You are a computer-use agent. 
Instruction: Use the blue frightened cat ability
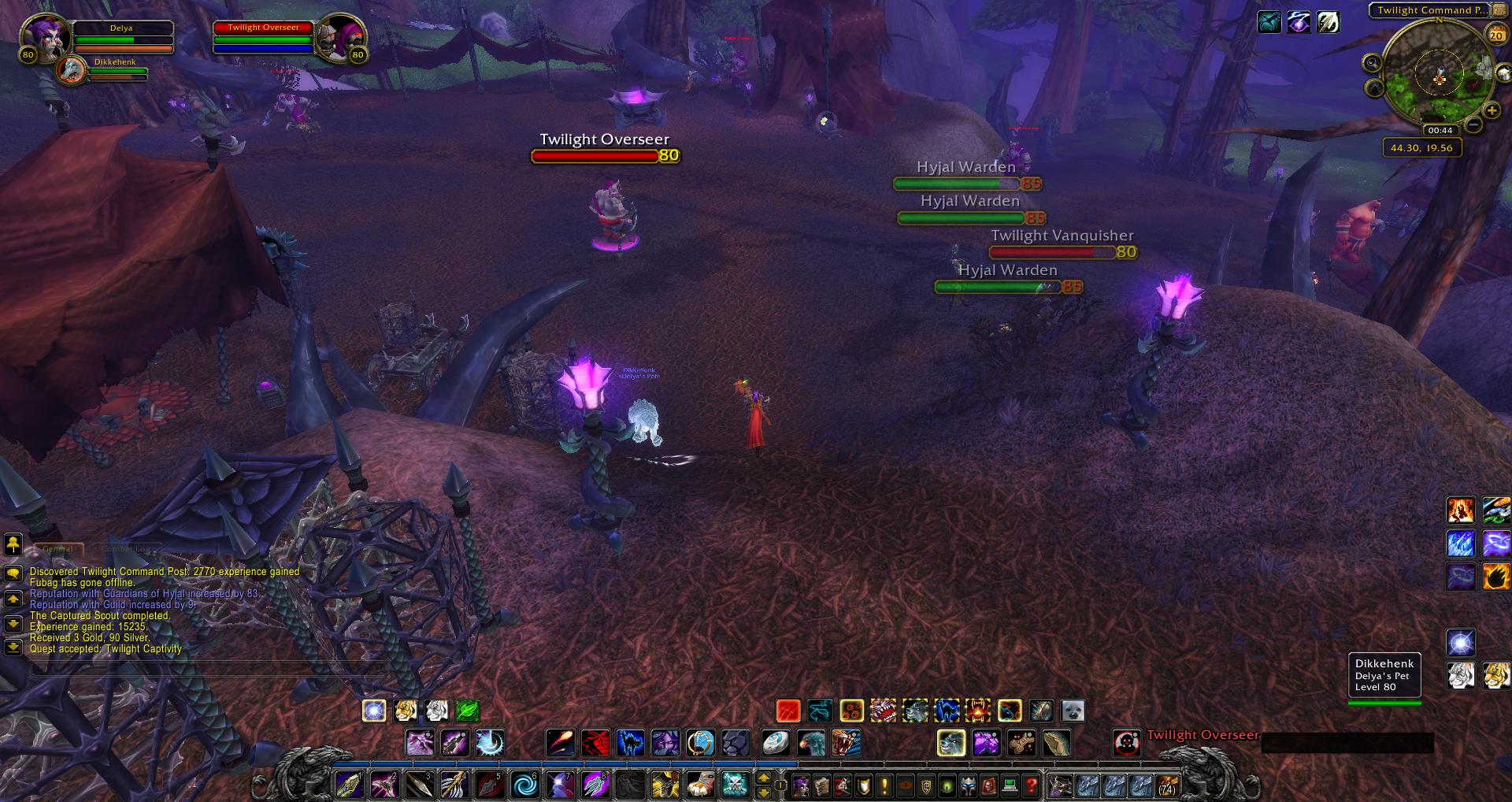click(x=630, y=742)
